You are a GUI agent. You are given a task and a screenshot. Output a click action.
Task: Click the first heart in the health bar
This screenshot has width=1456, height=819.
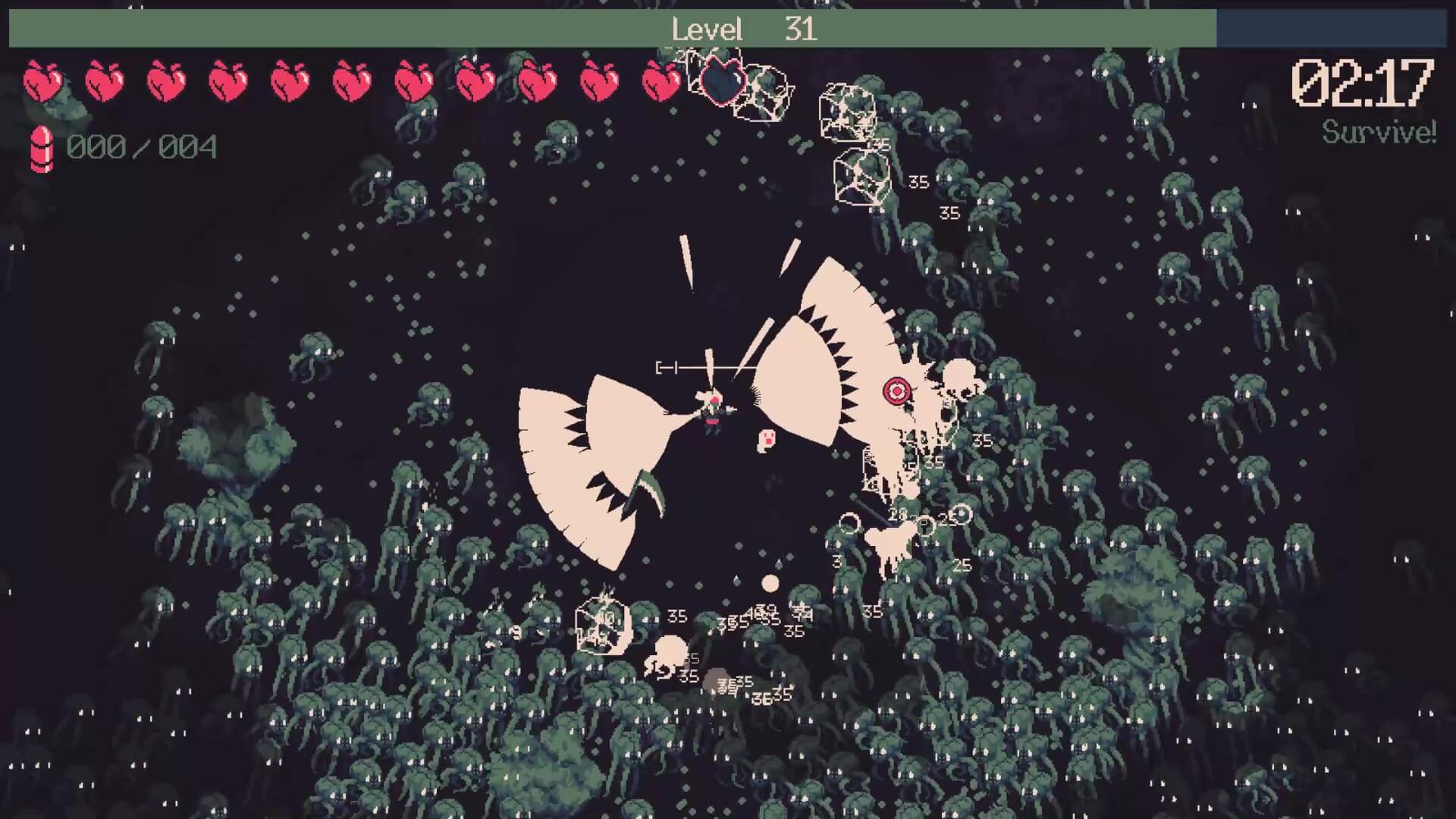[42, 80]
